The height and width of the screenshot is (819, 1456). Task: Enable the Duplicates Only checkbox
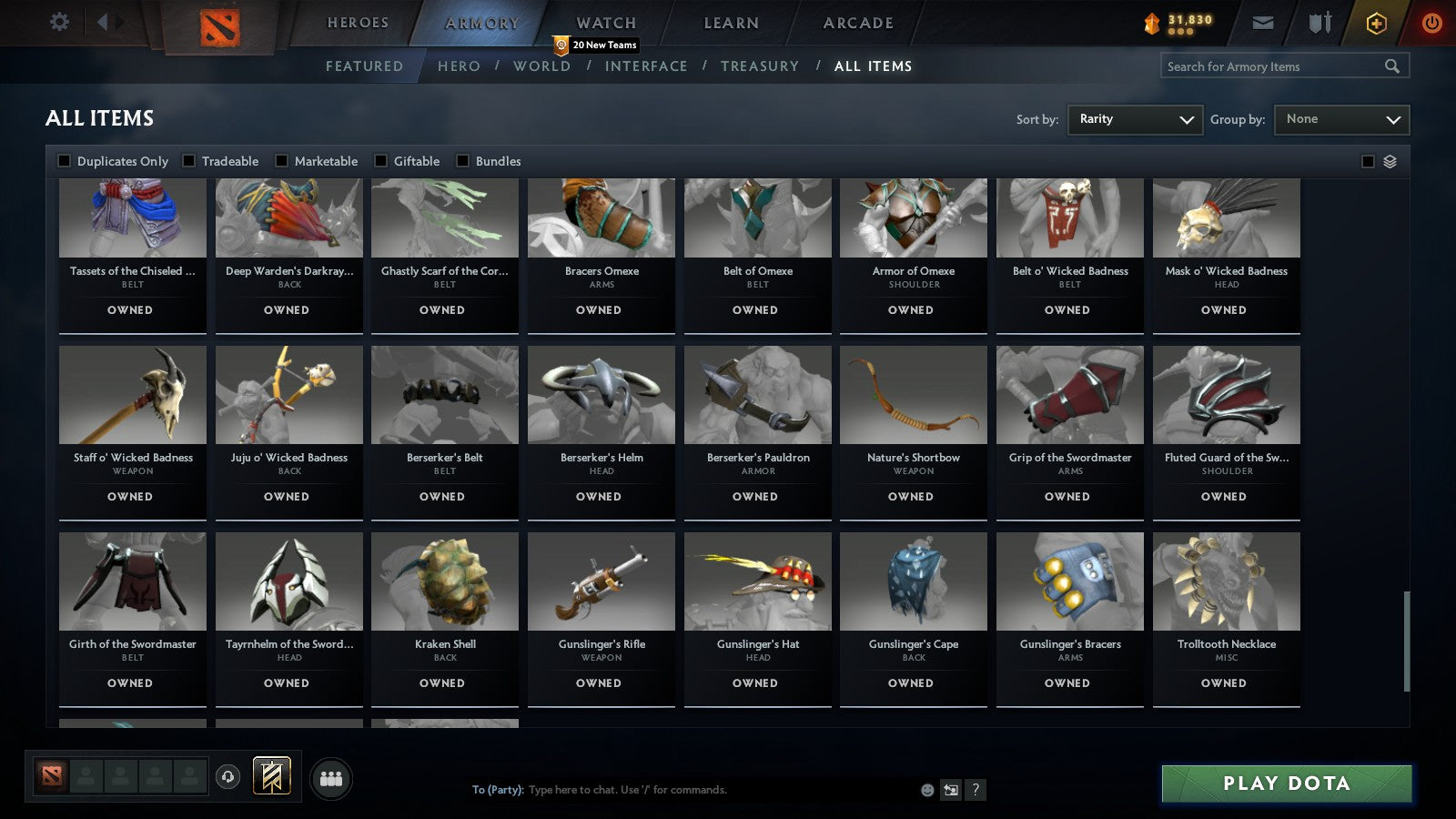64,160
